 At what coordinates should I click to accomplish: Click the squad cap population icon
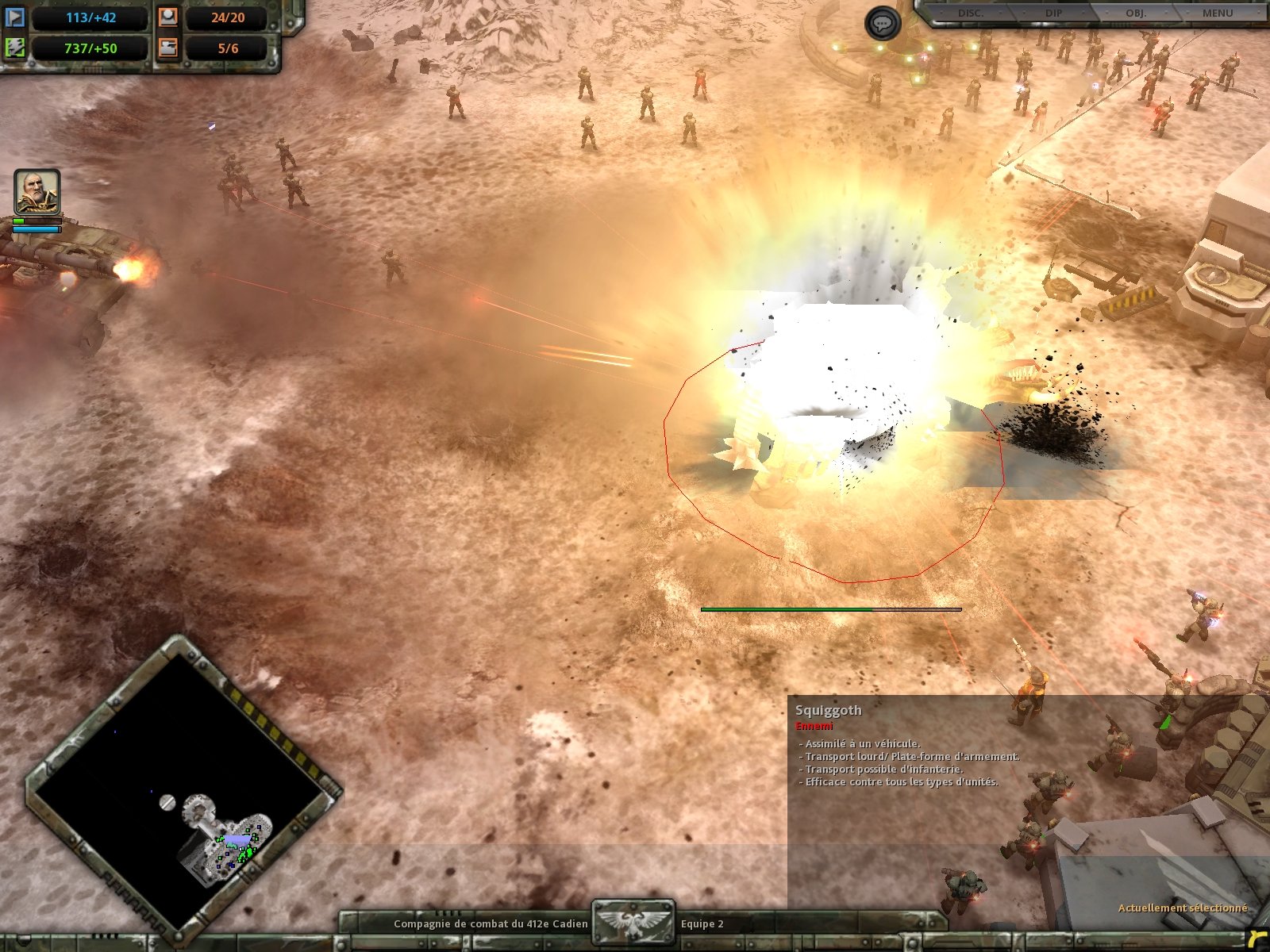tap(169, 17)
